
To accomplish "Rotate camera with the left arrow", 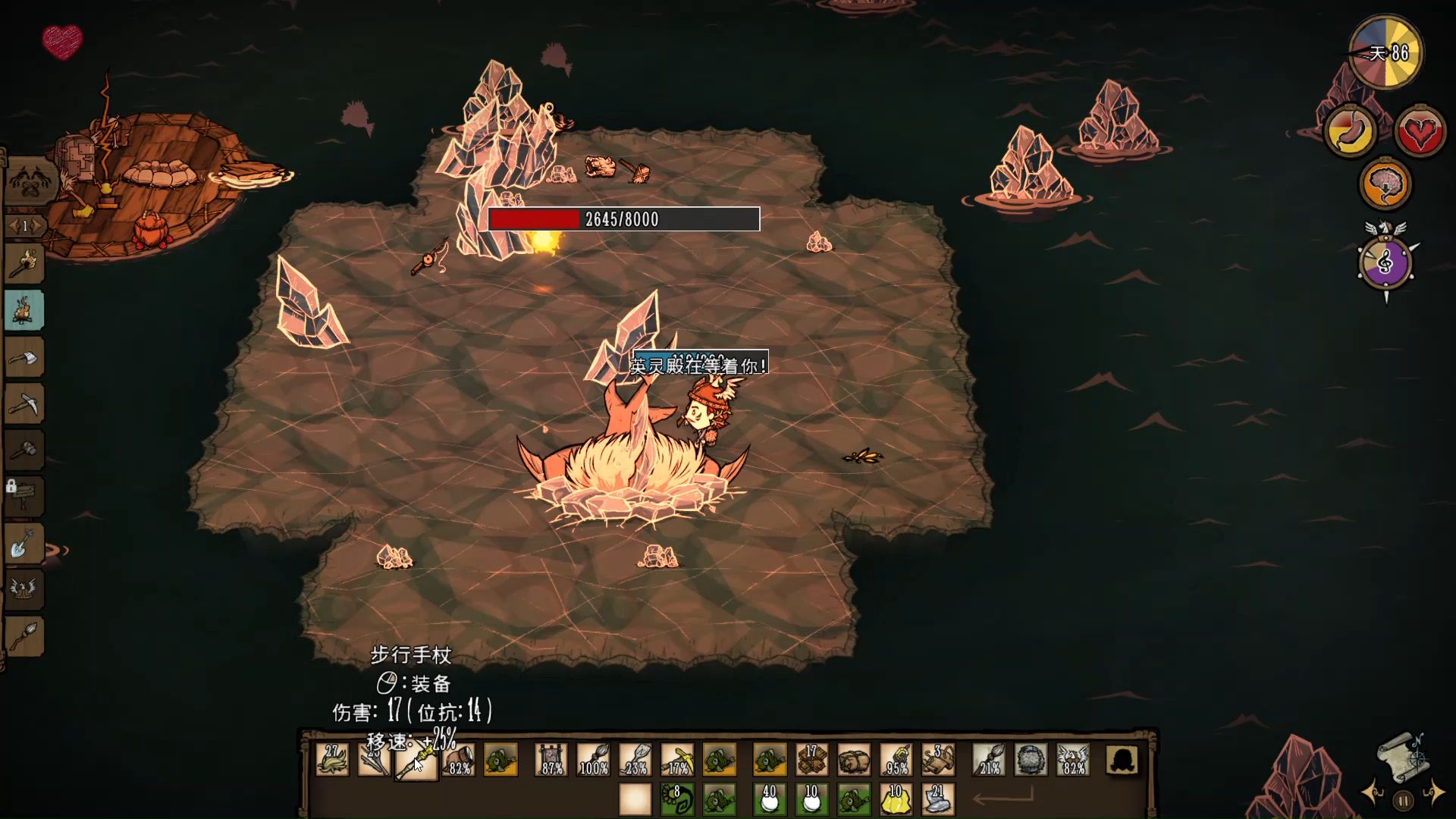I will (x=1373, y=793).
